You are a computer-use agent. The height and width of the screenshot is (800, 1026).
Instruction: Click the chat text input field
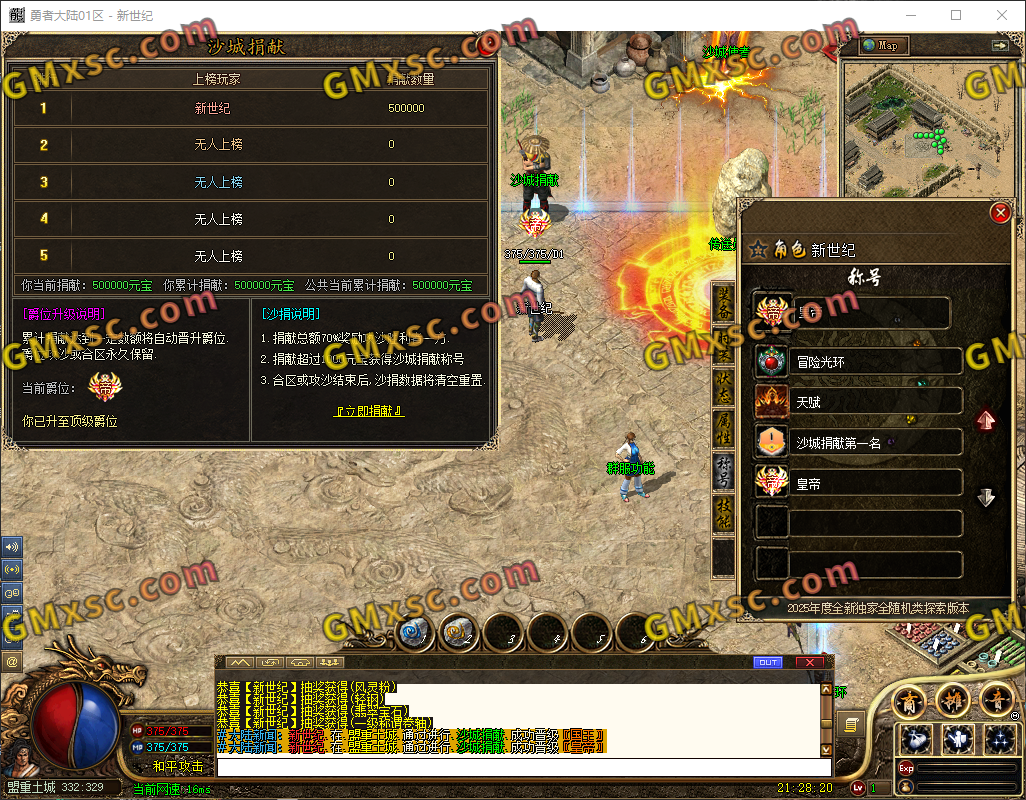[520, 767]
